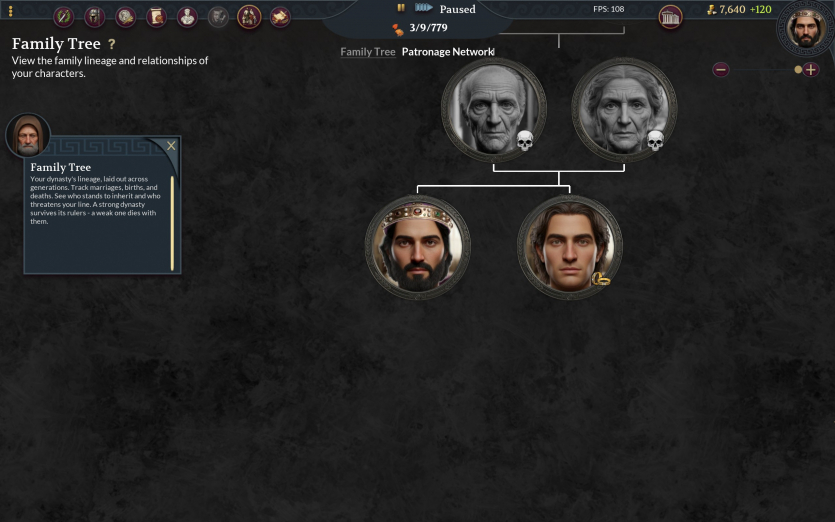The height and width of the screenshot is (522, 835).
Task: Change game speed with the arrows indicator
Action: click(x=423, y=8)
